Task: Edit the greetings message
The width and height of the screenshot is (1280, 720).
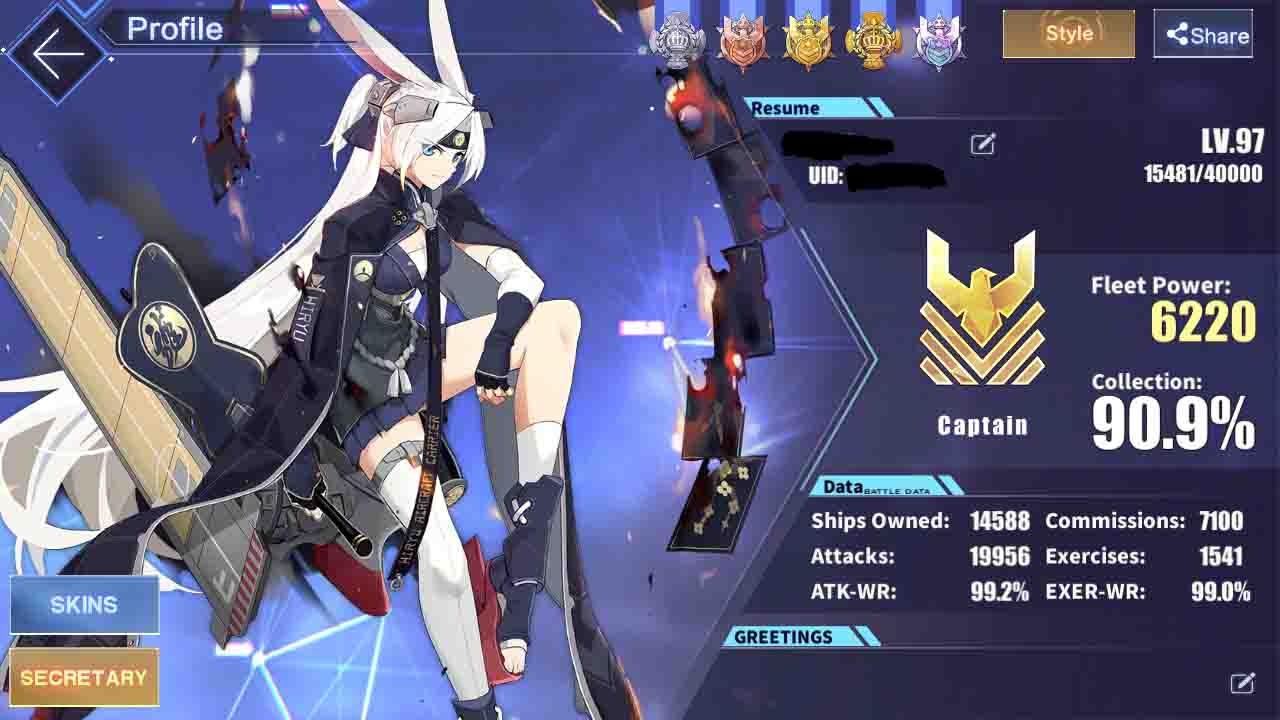Action: coord(1242,683)
